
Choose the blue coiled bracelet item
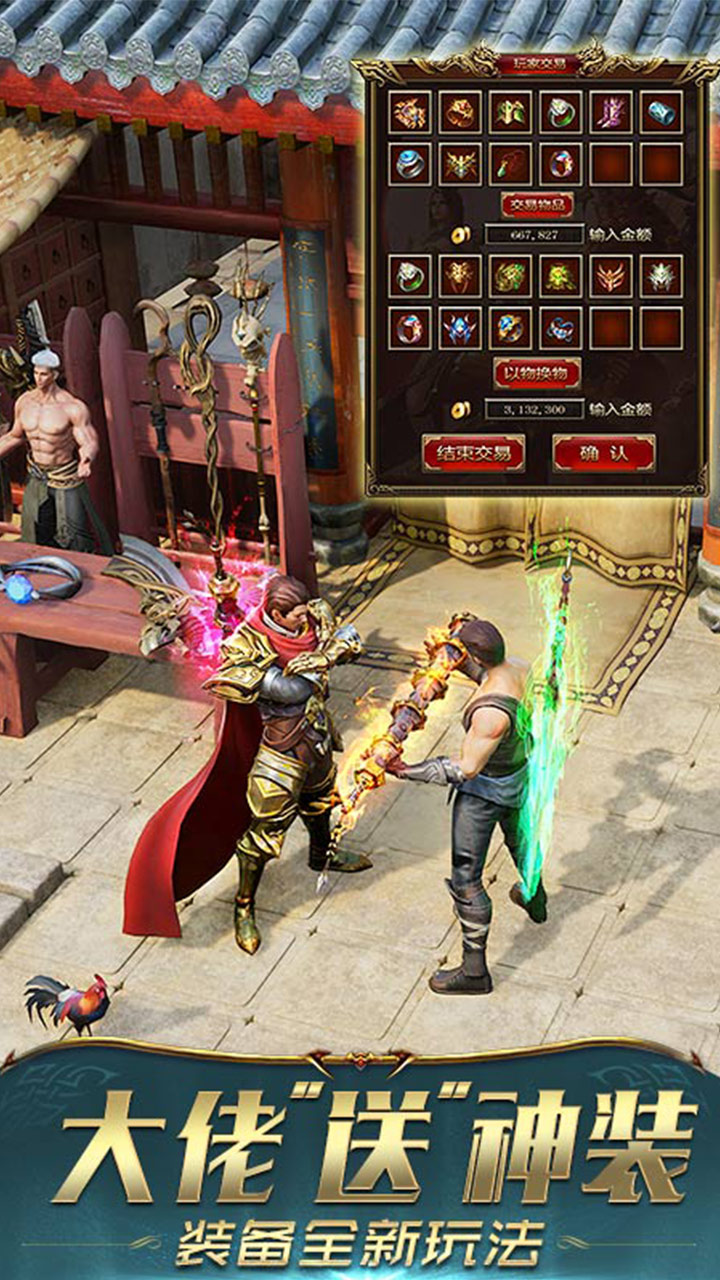[x=561, y=327]
